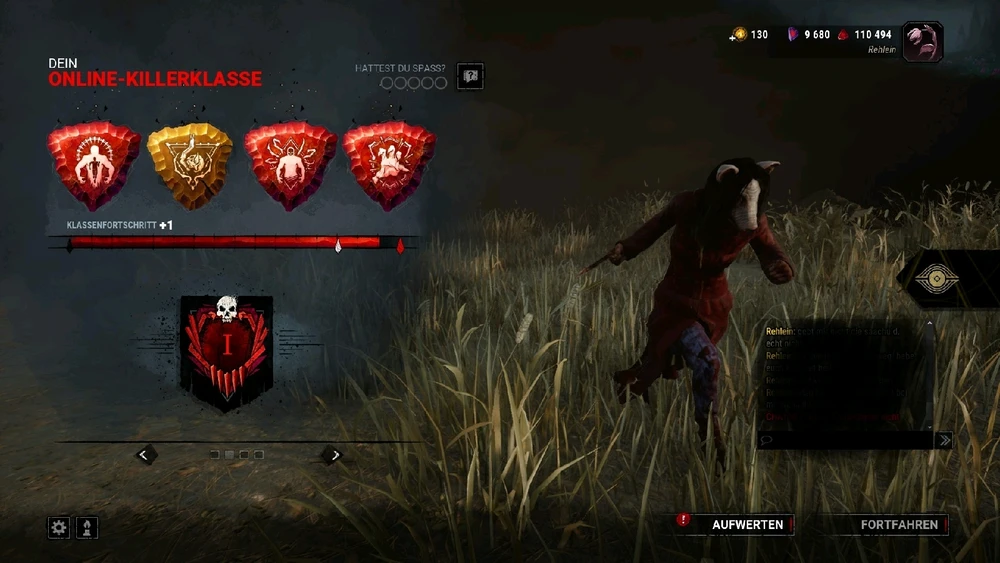Click the candle flame icon button
Screen dimensions: 1000x563
pos(86,527)
